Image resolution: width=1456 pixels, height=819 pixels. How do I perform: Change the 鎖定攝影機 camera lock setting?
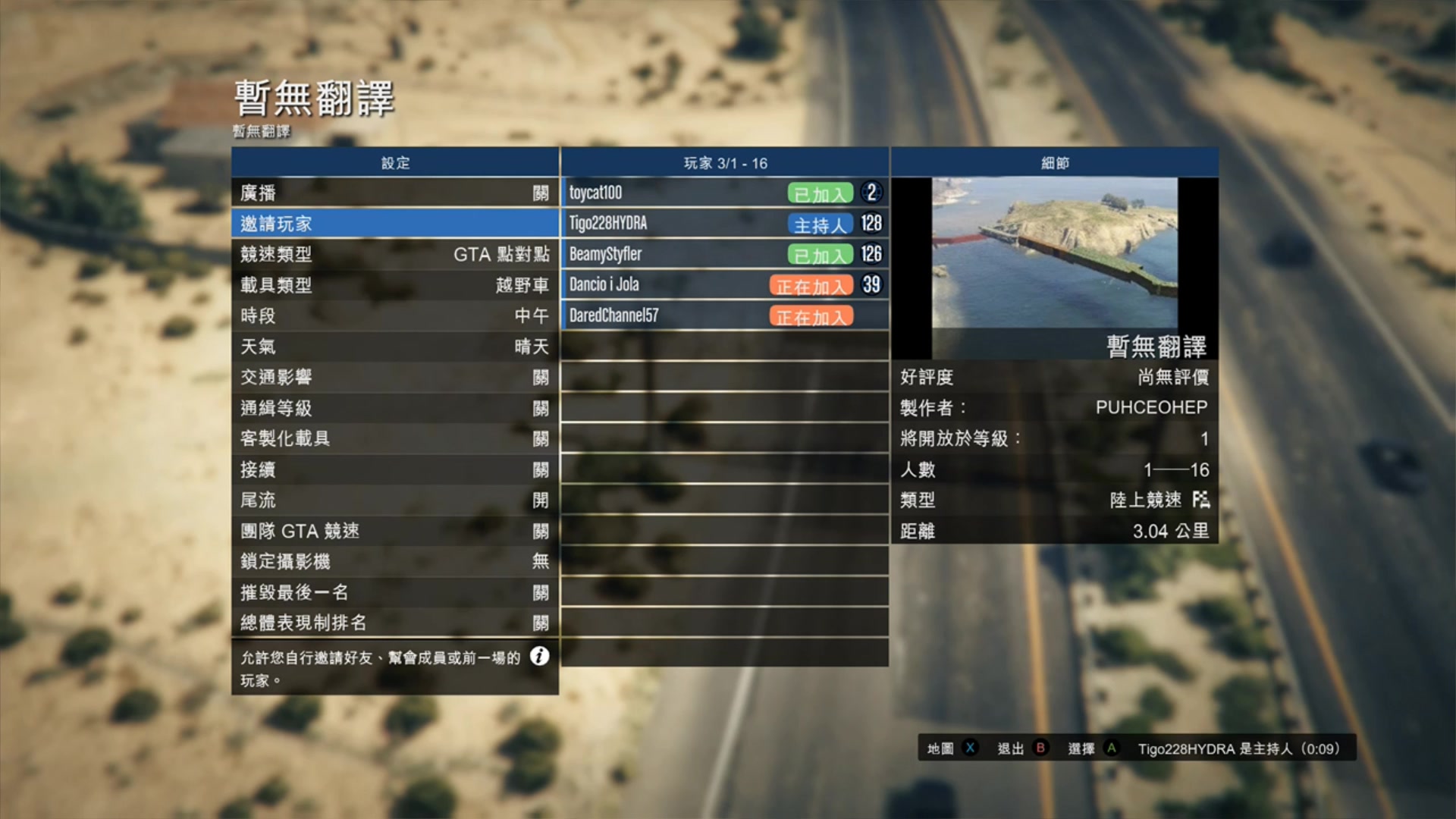(x=394, y=561)
